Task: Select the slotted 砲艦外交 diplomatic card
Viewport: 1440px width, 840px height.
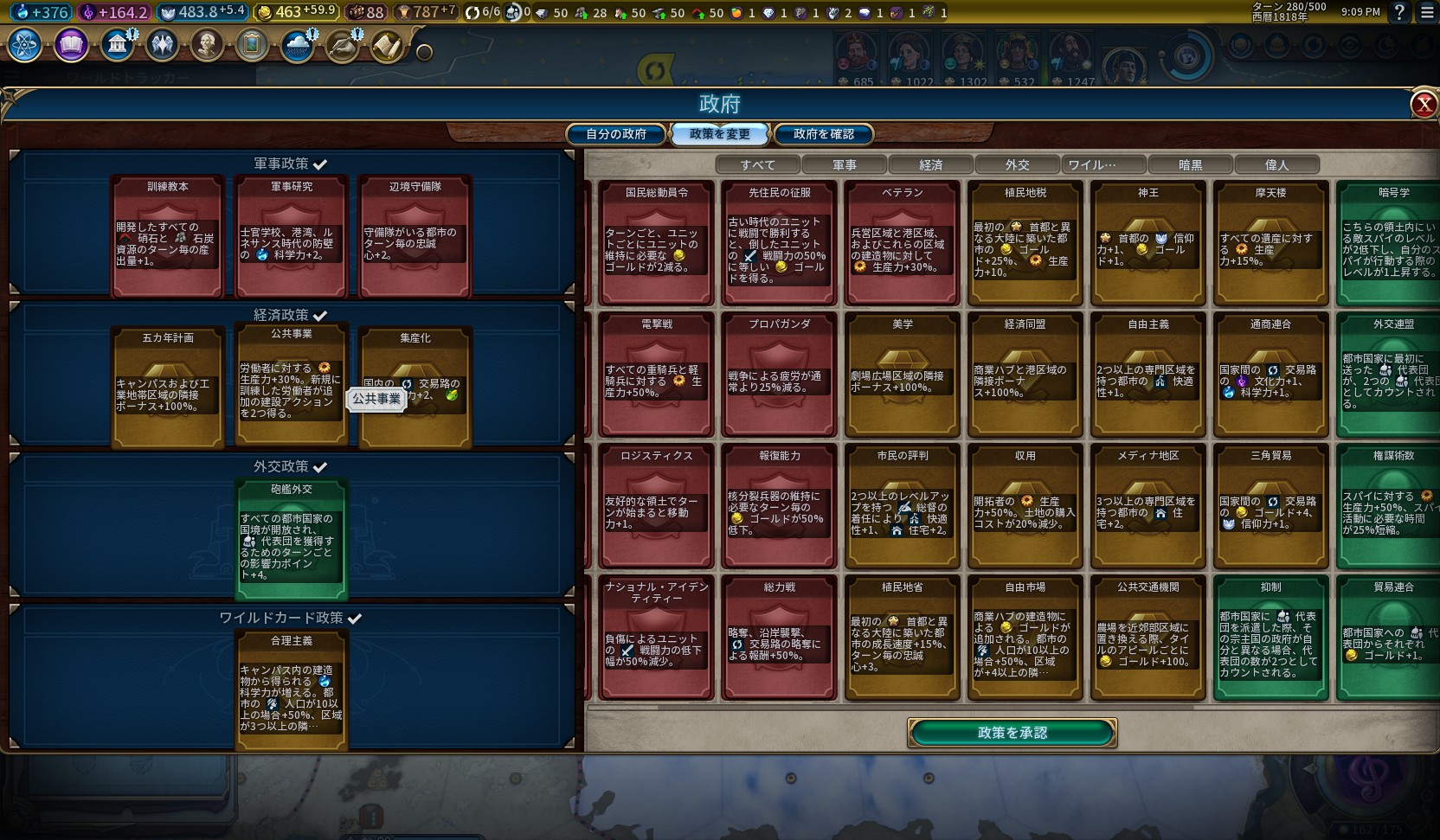Action: [292, 540]
